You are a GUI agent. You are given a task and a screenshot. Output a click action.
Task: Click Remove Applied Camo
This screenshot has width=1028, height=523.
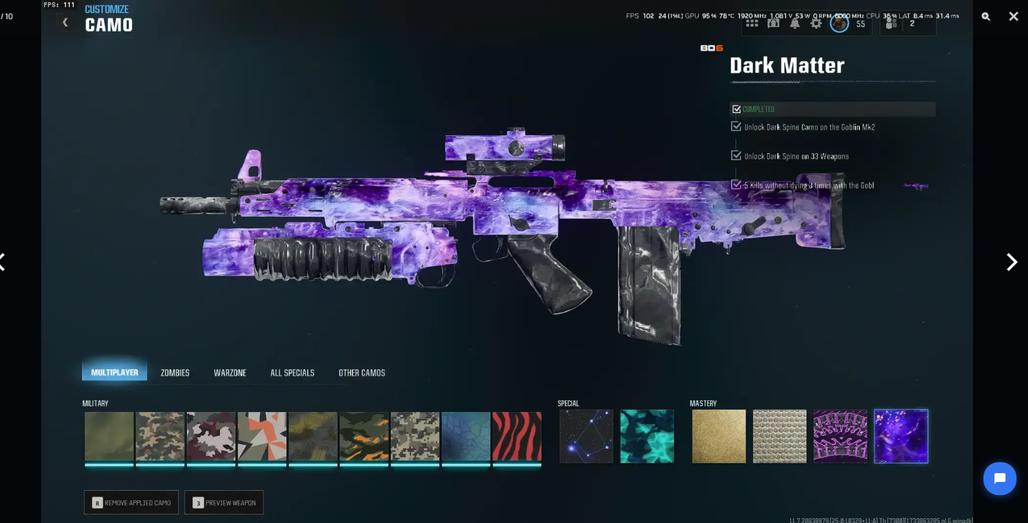click(x=131, y=502)
